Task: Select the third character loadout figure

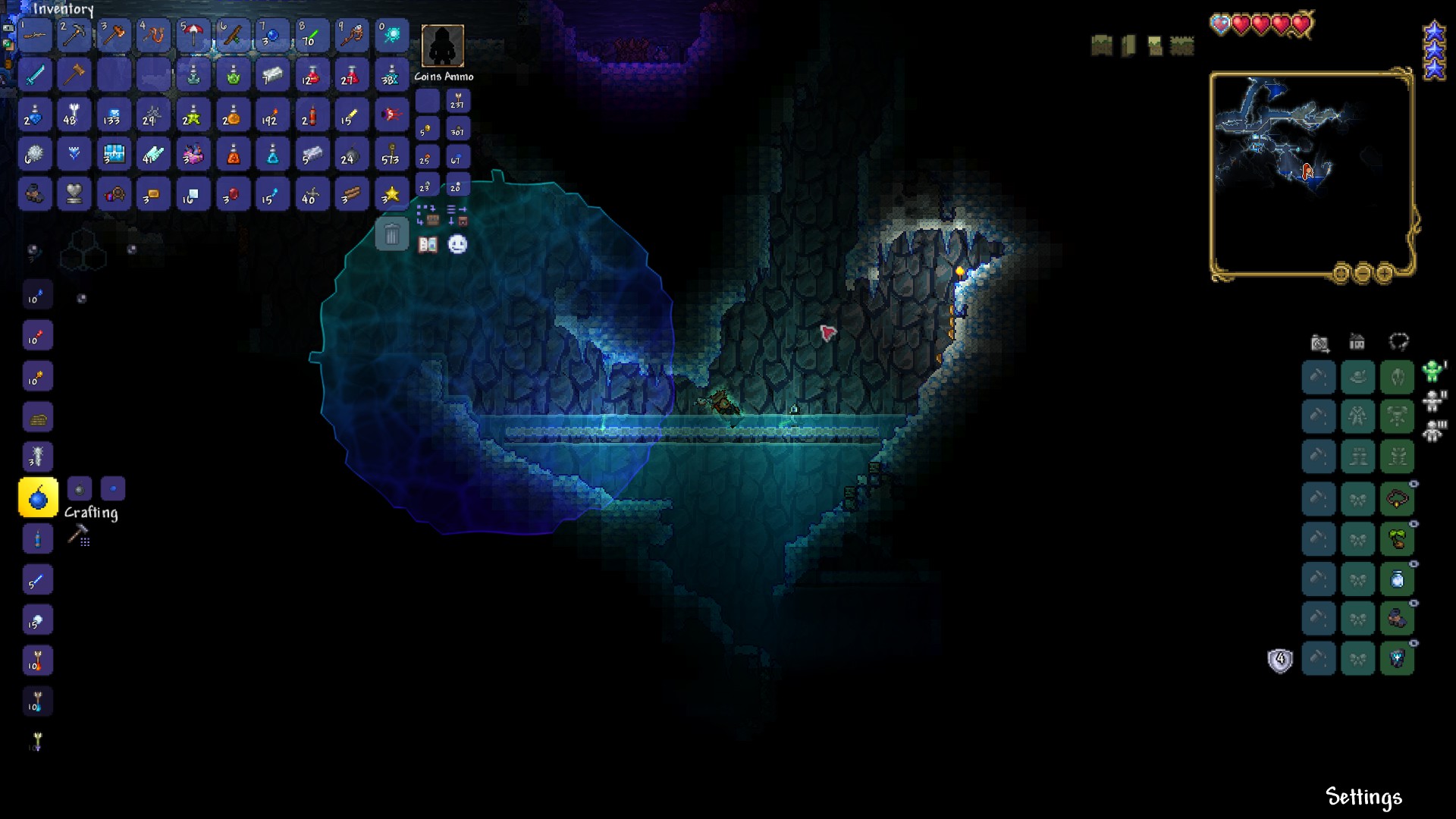Action: (1432, 430)
